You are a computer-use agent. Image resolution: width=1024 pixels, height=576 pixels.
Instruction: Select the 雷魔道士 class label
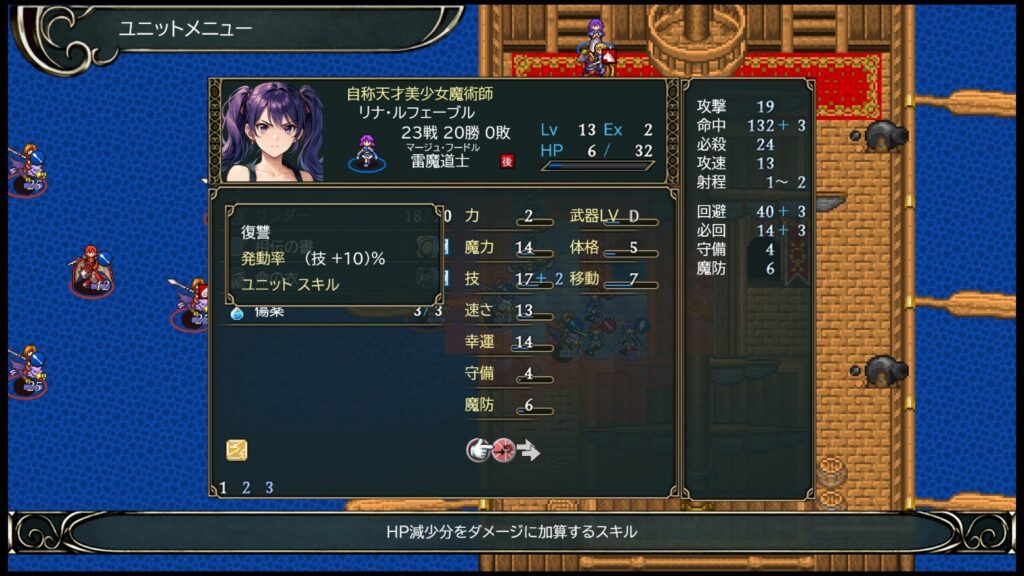click(437, 161)
